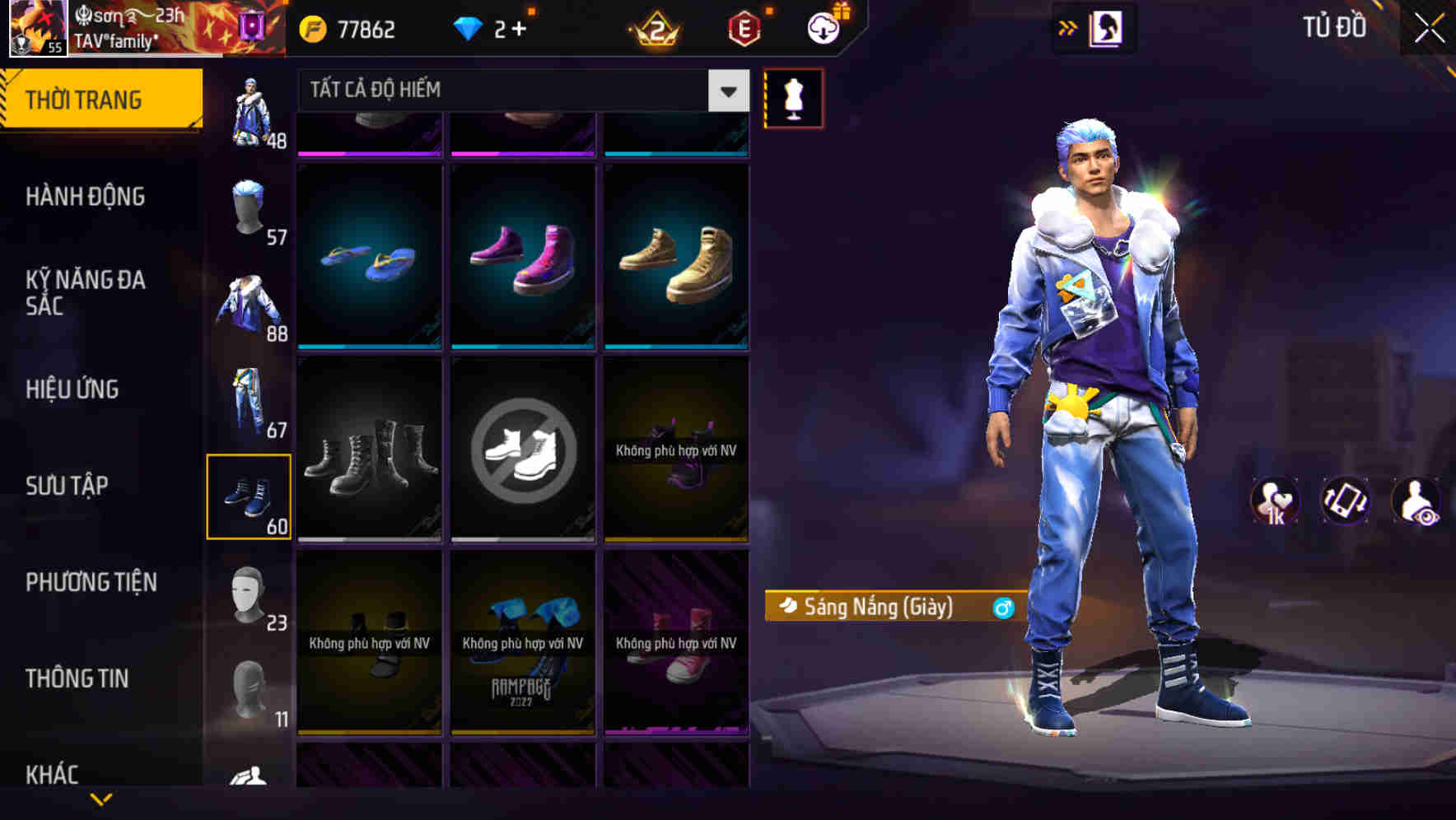This screenshot has height=820, width=1456.
Task: Open the TẤT CẢ ĐỘ HIẾM rarity dropdown
Action: coord(519,91)
